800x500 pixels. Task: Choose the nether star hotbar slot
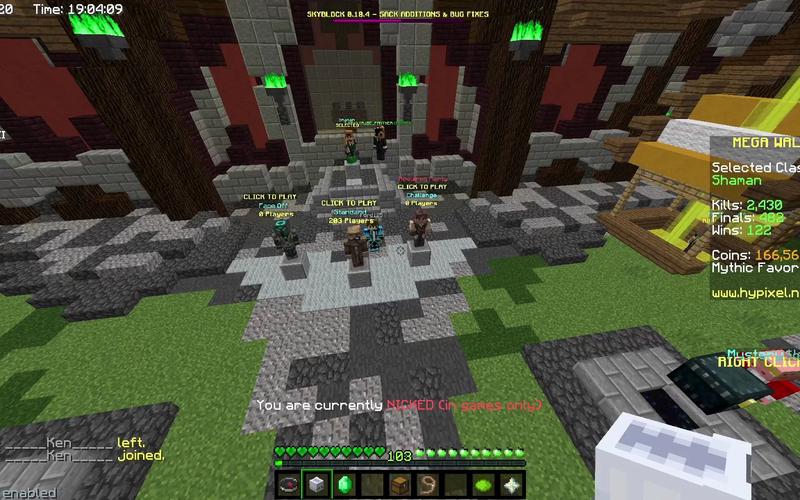[512, 485]
